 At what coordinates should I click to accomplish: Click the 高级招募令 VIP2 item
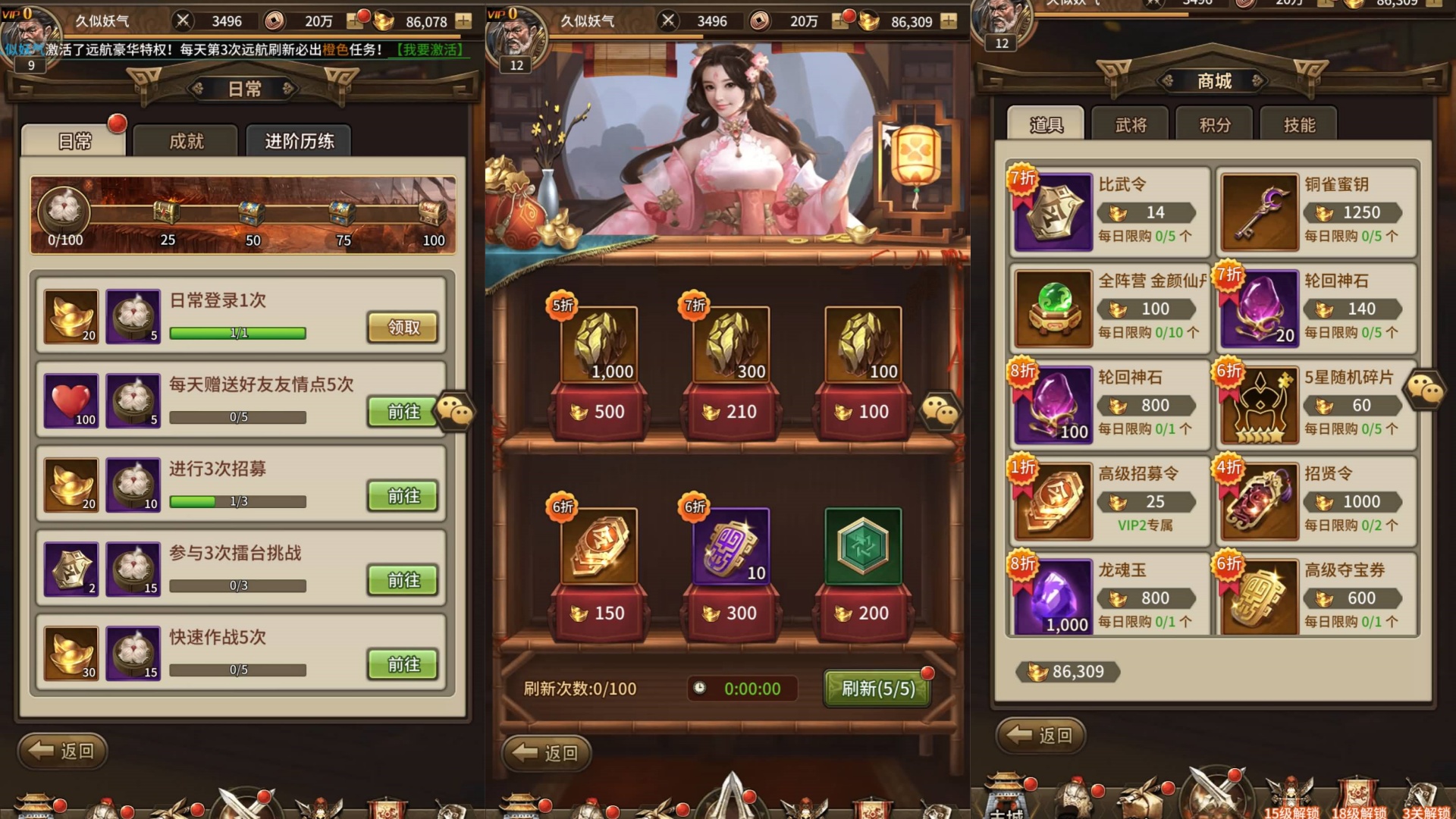(1053, 500)
